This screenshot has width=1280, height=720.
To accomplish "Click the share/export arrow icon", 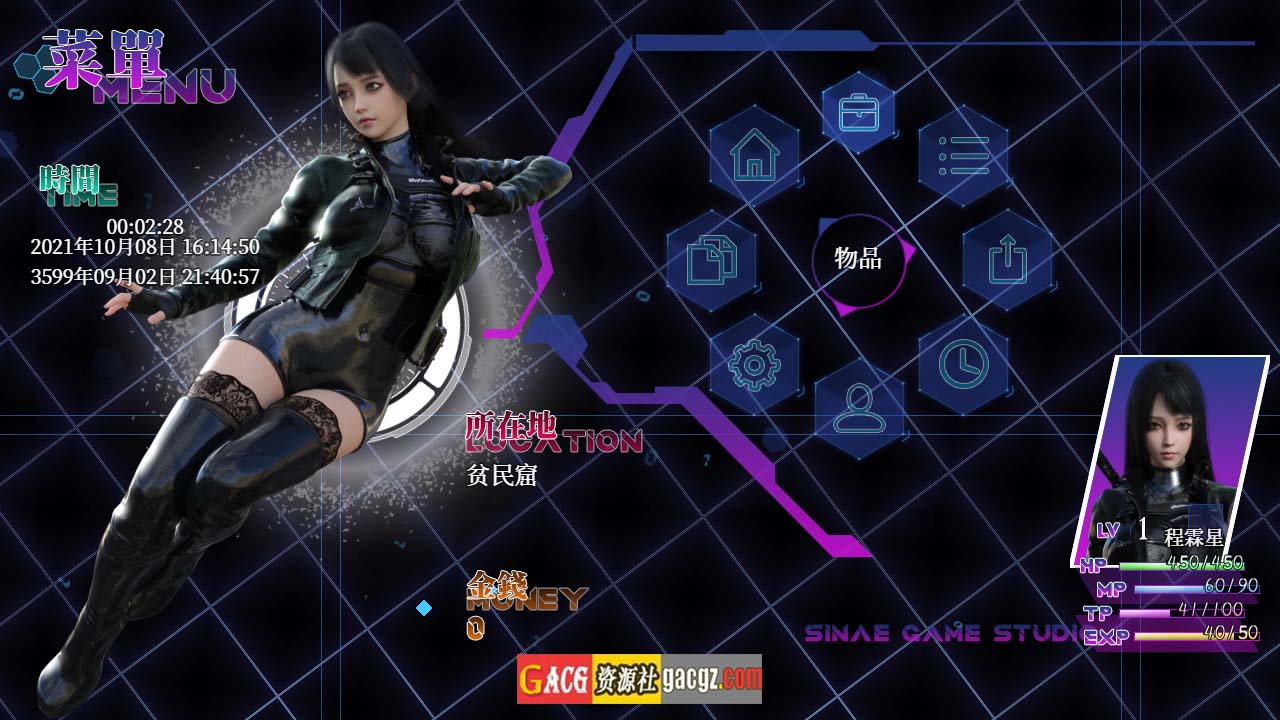I will (1007, 260).
